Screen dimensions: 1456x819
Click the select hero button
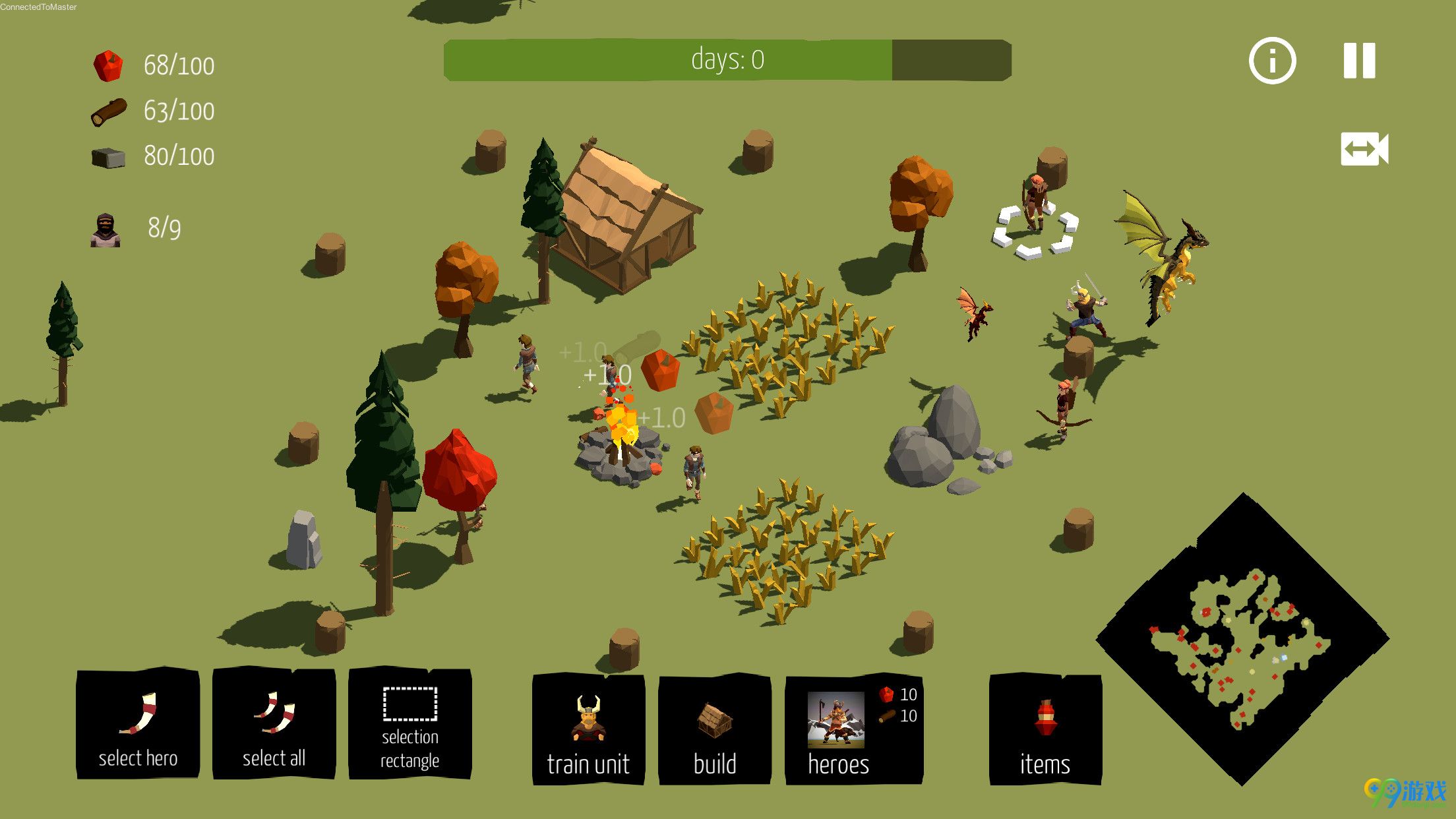pos(138,724)
